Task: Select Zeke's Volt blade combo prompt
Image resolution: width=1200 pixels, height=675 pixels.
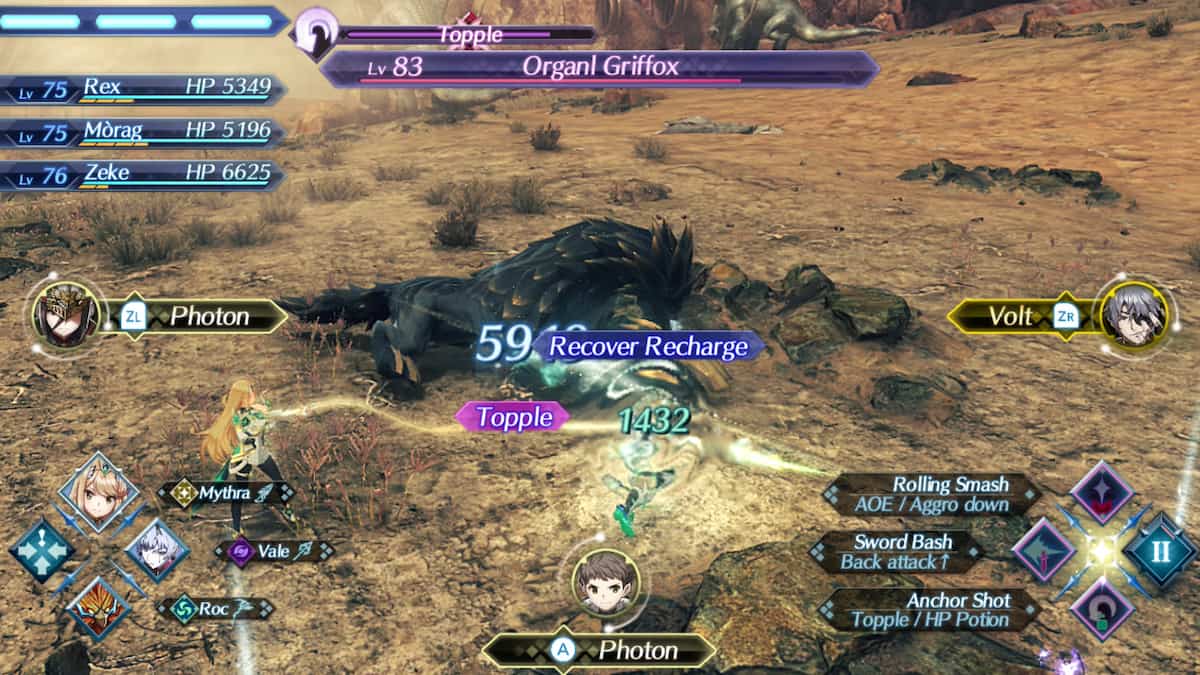Action: tap(1018, 317)
